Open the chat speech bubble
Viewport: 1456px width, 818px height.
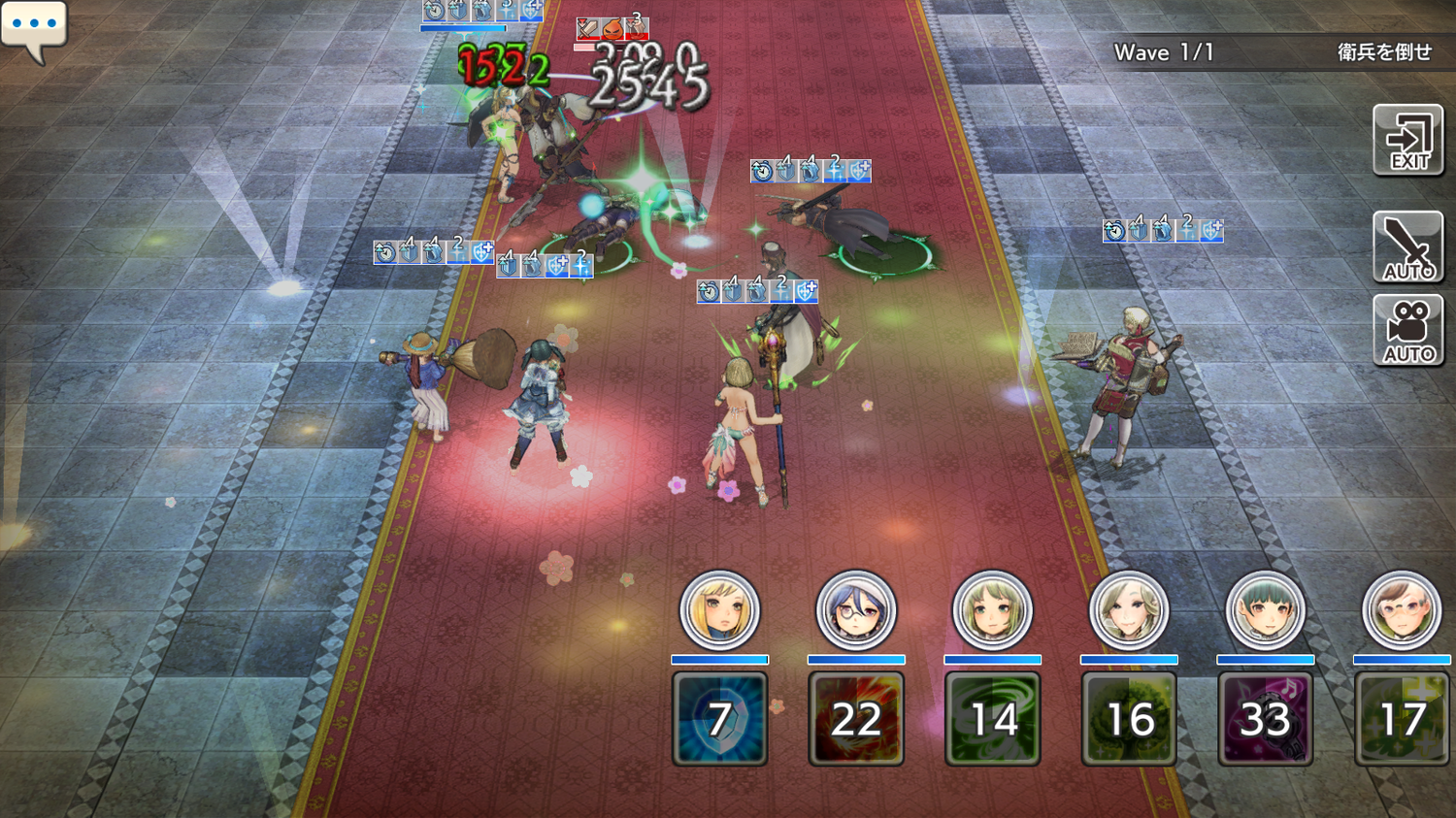pyautogui.click(x=34, y=27)
